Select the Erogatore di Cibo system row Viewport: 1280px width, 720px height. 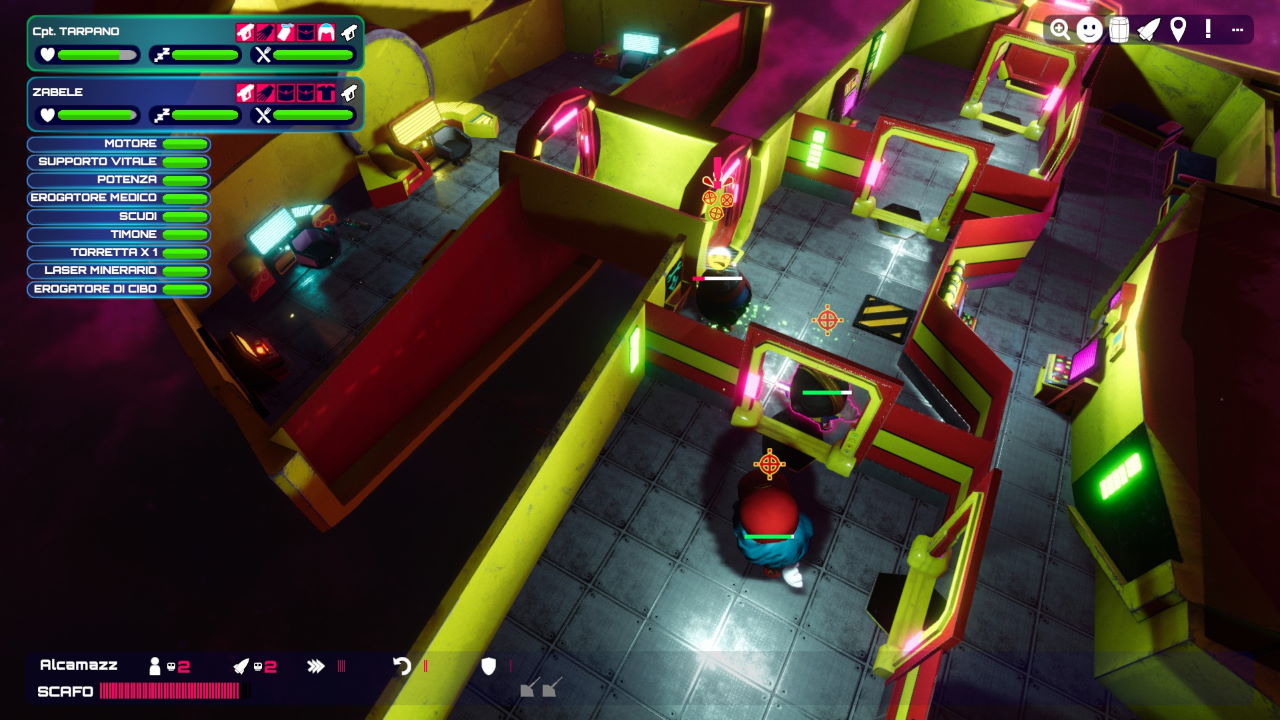coord(119,289)
